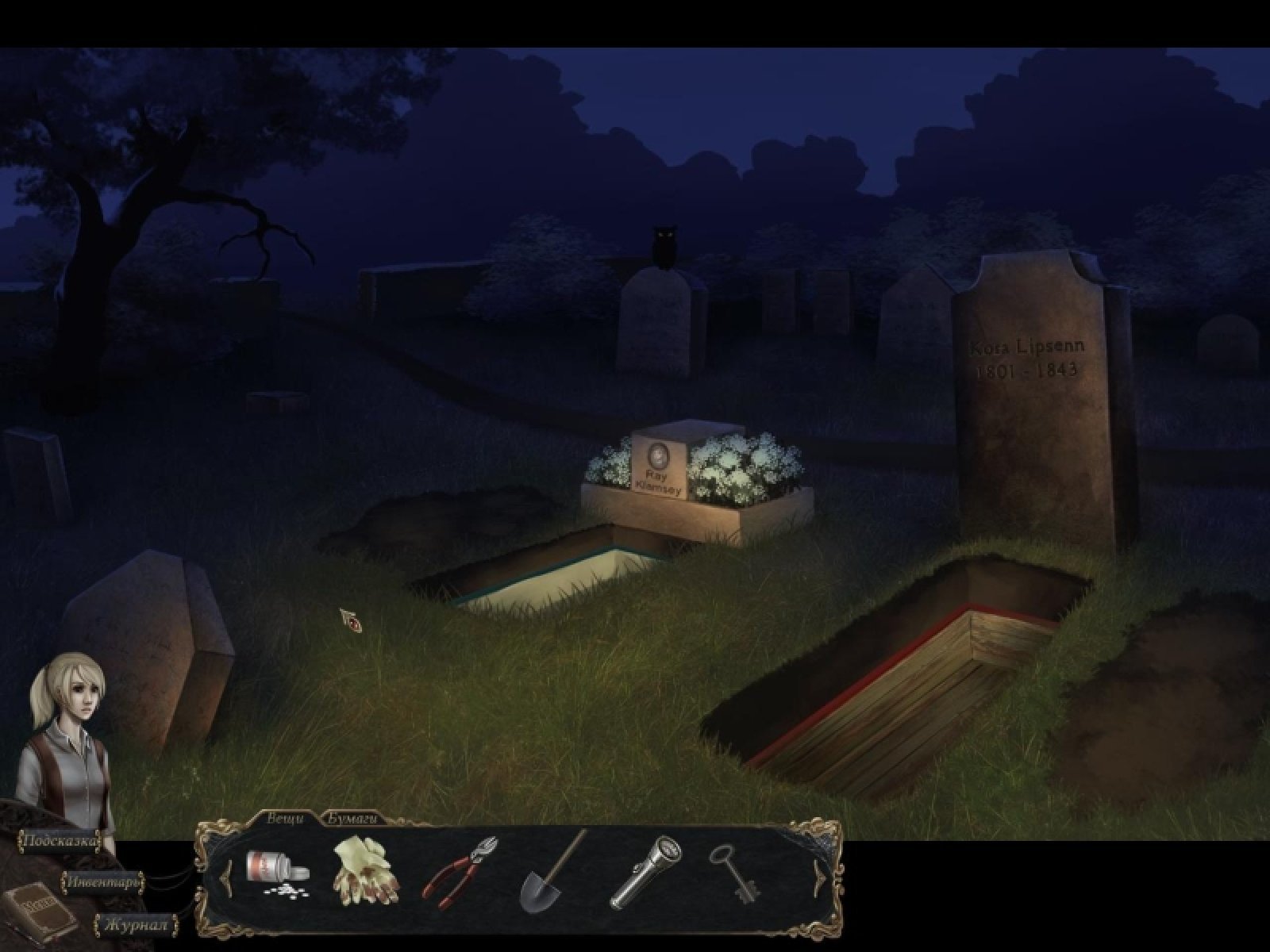Click the inventory right scroll arrow
Viewport: 1270px width, 952px height.
[x=817, y=878]
